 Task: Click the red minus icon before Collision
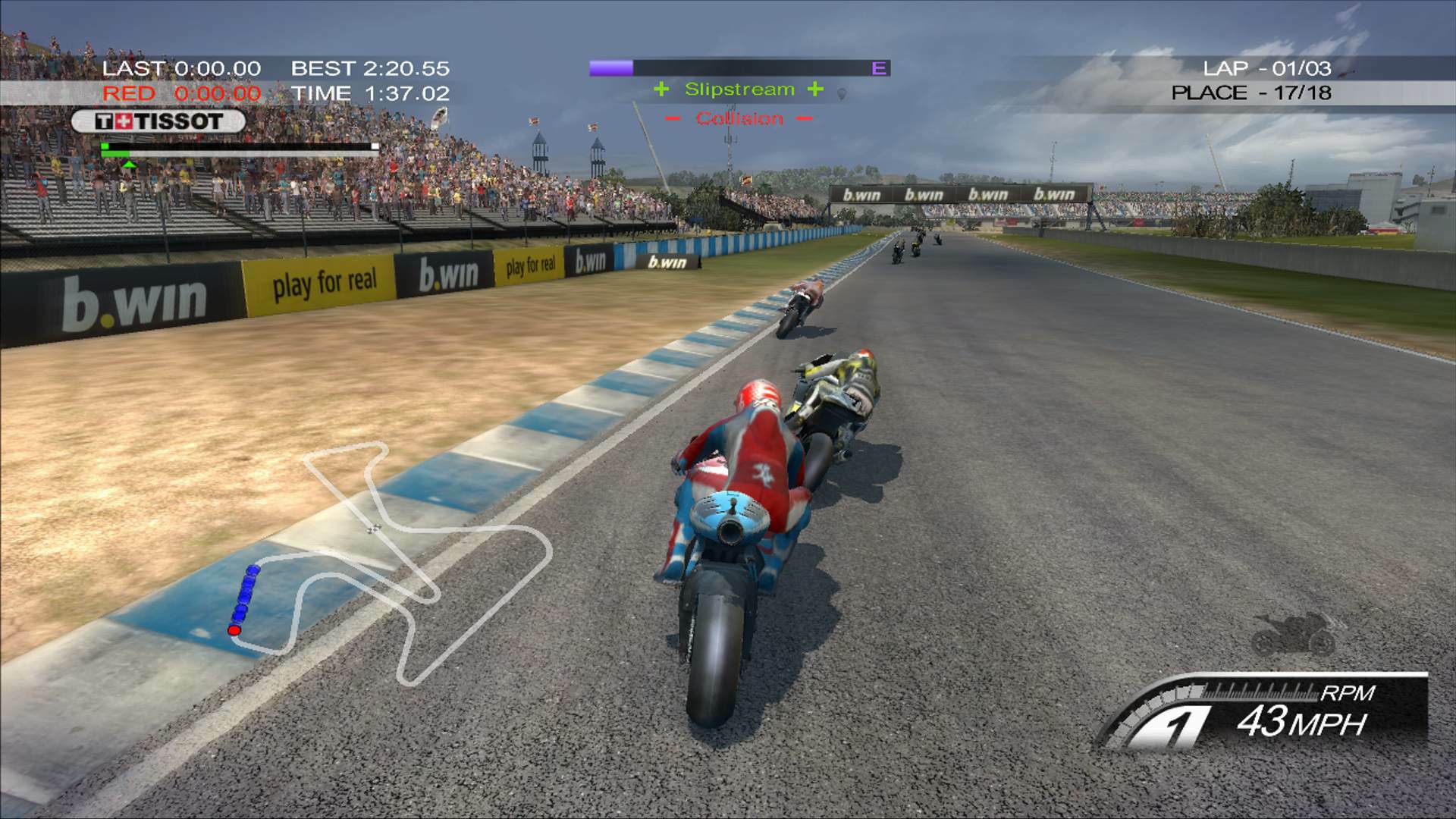click(x=673, y=118)
